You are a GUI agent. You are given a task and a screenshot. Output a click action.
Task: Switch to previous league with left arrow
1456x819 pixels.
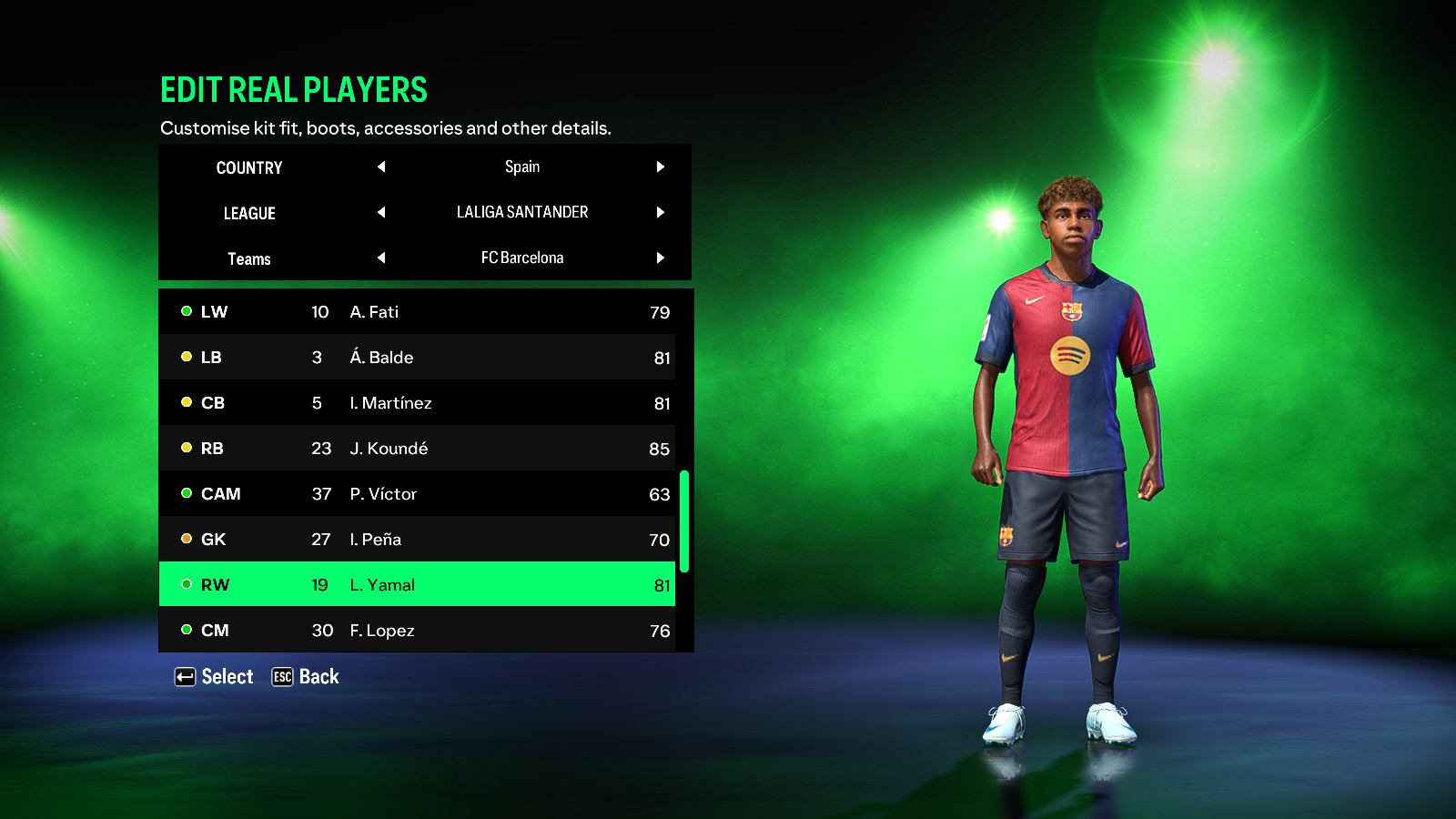[x=381, y=212]
